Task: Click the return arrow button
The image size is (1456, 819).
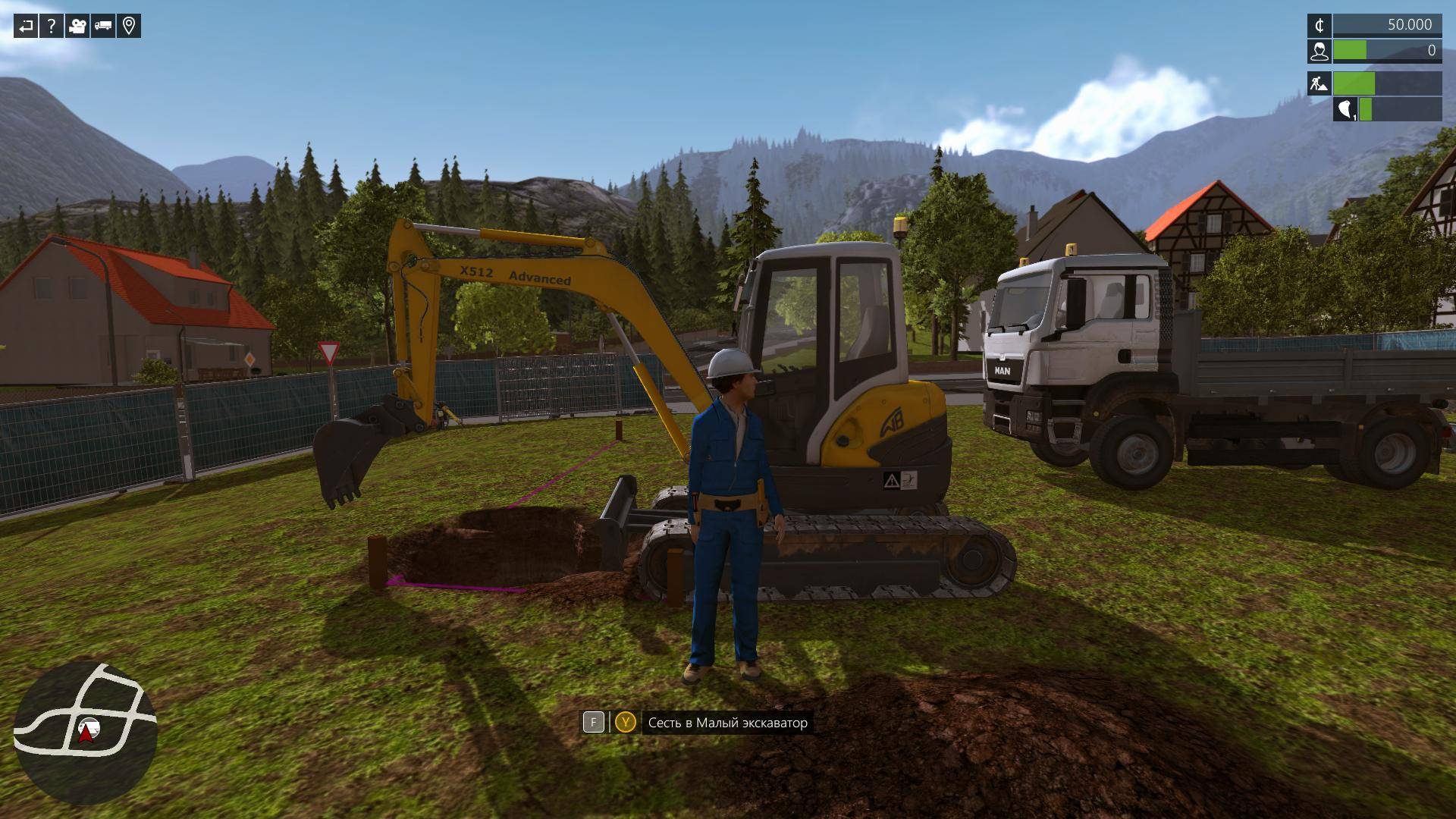Action: coord(26,27)
